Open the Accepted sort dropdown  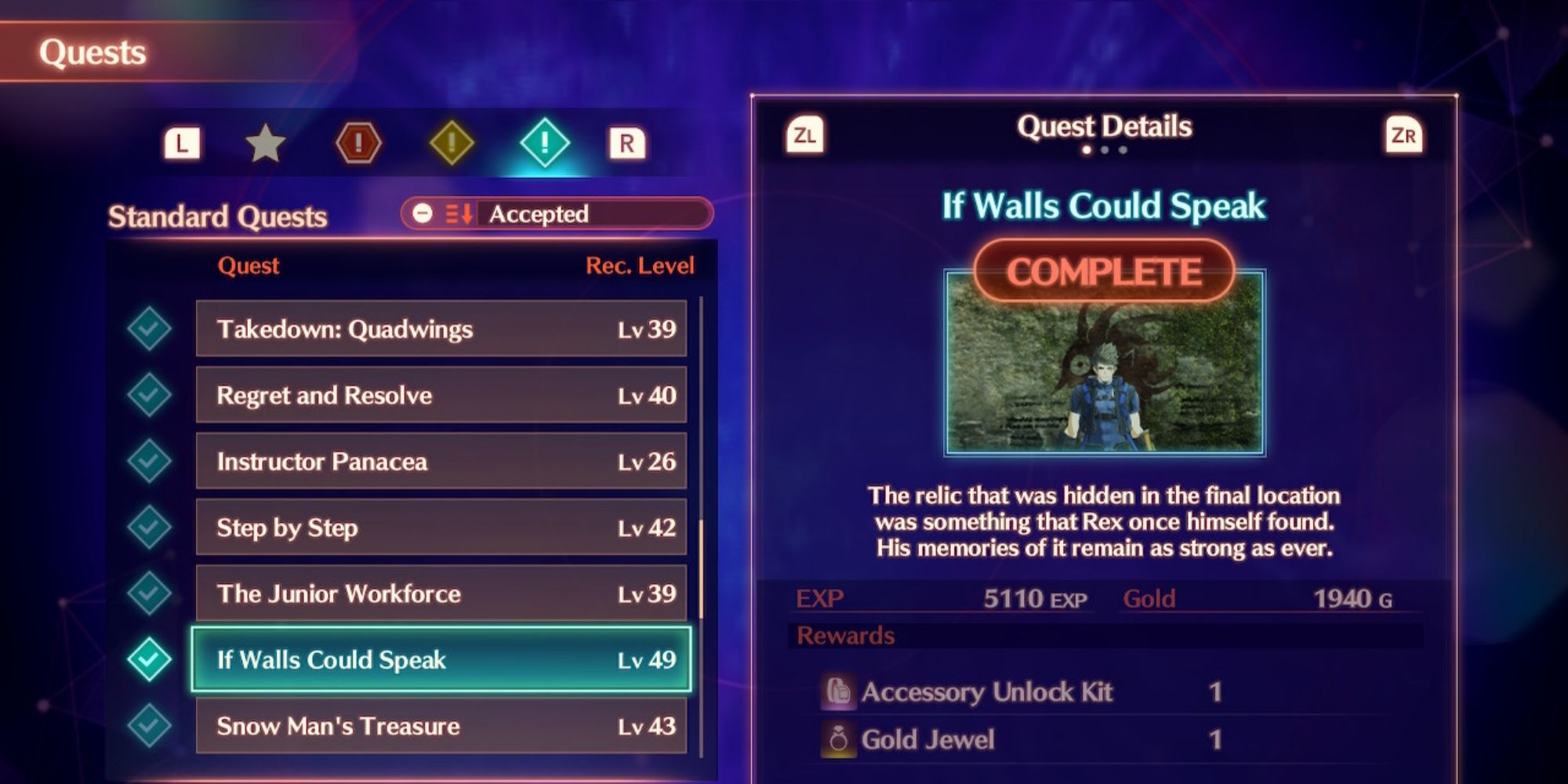pos(557,214)
